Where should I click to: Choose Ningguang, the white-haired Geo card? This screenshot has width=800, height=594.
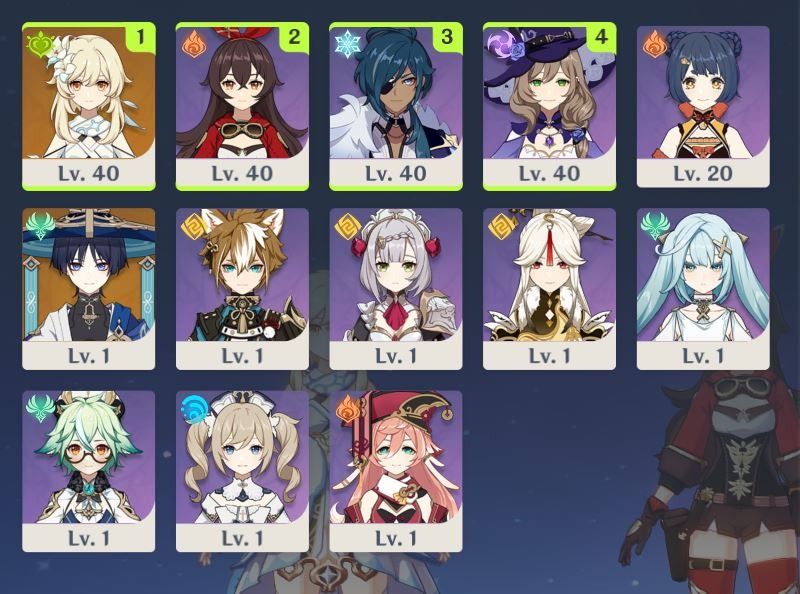tap(549, 288)
